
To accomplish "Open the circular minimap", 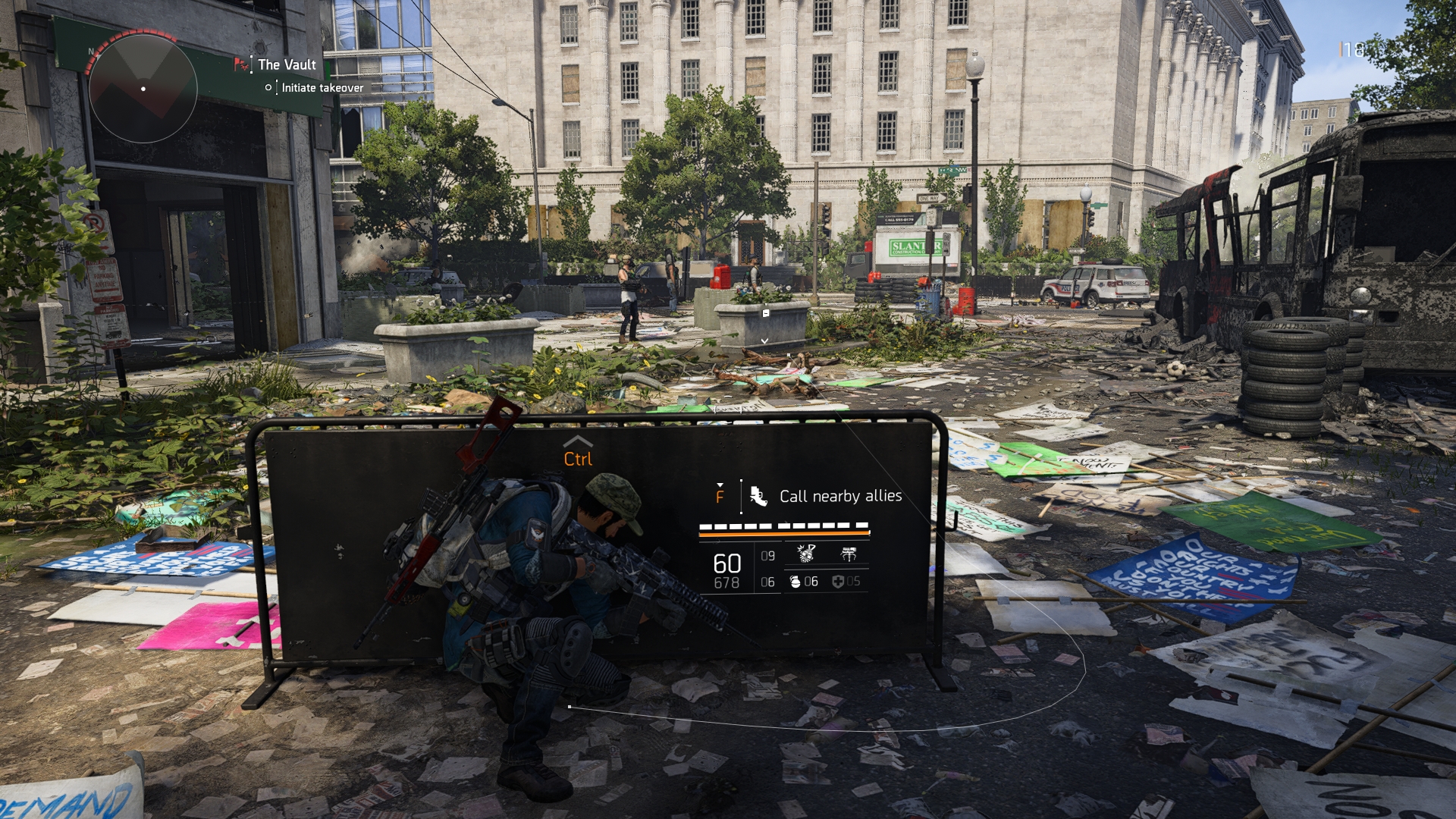I will pos(143,89).
